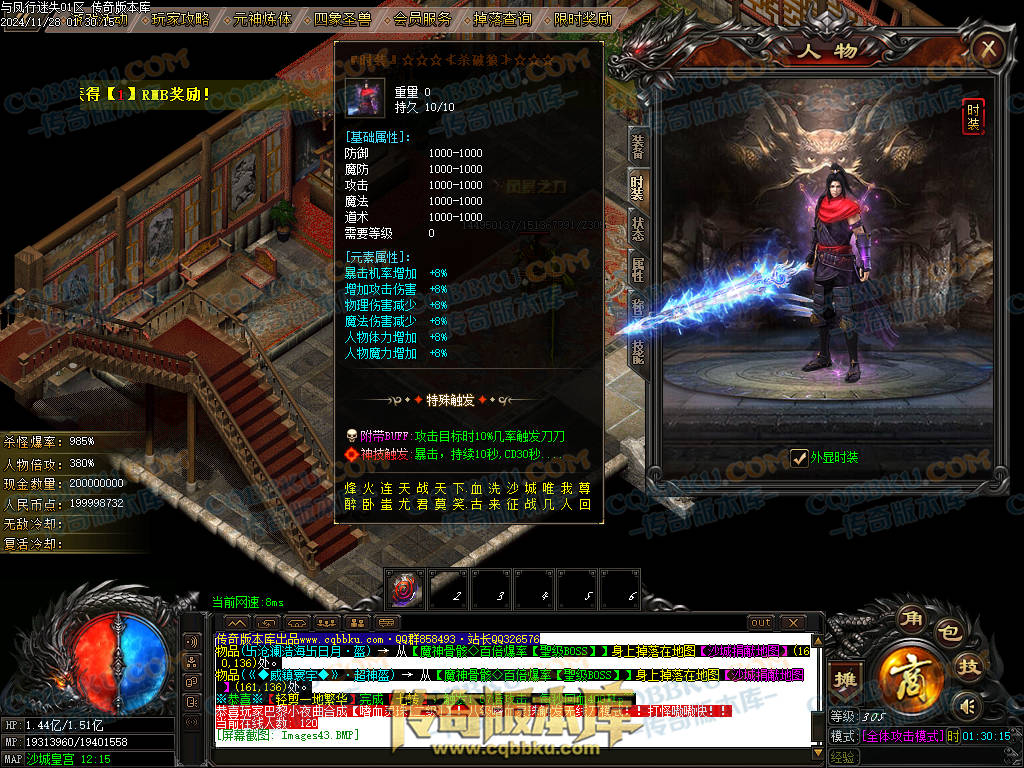Viewport: 1024px width, 768px height.
Task: Switch to the 技能 skills tab
Action: pos(637,349)
